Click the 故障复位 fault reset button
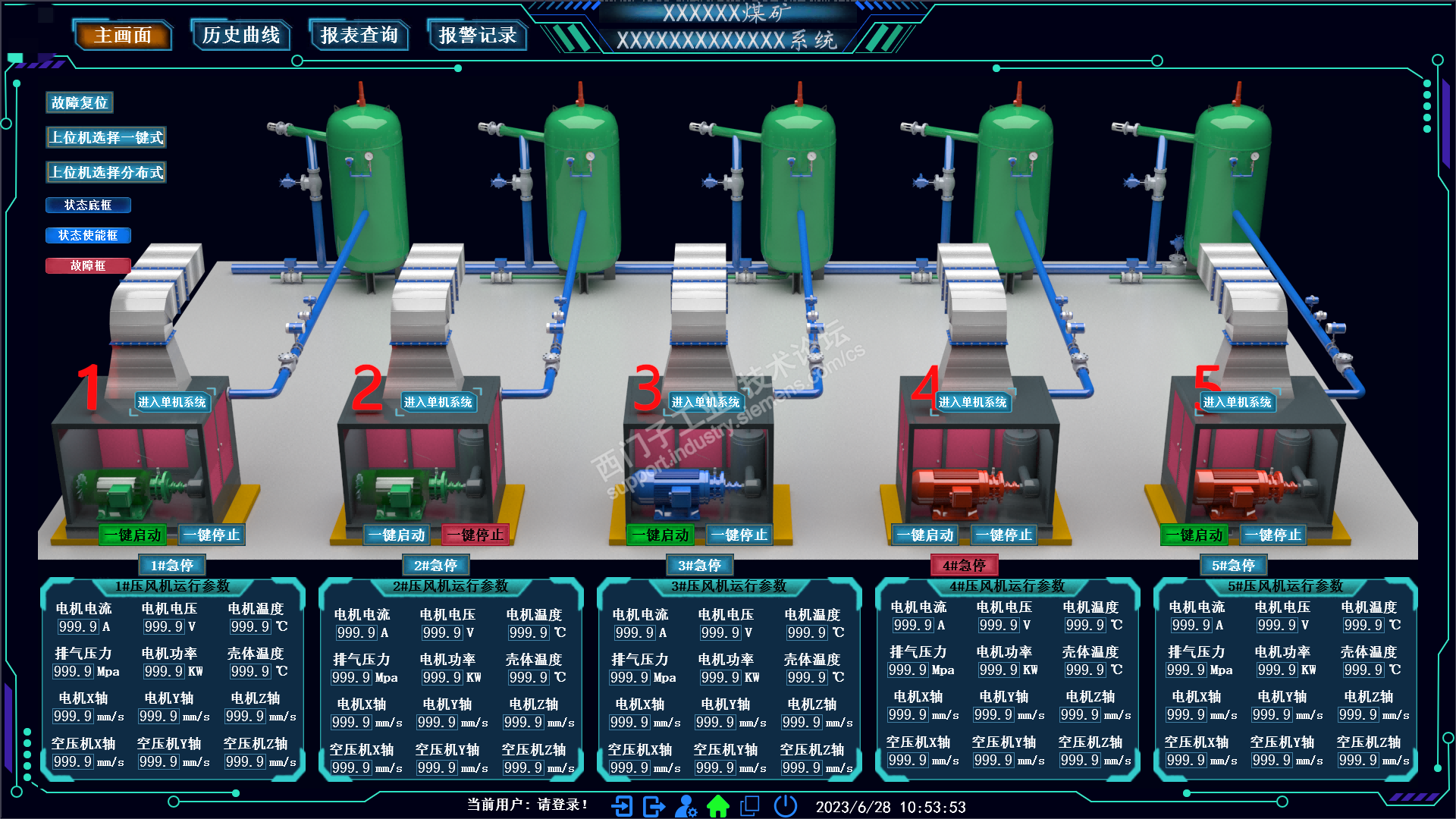Viewport: 1456px width, 819px height. pos(80,102)
